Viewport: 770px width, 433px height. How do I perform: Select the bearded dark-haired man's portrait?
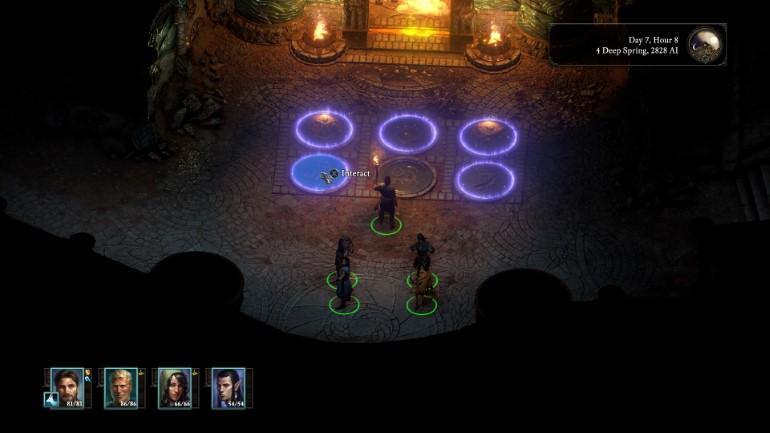[67, 386]
